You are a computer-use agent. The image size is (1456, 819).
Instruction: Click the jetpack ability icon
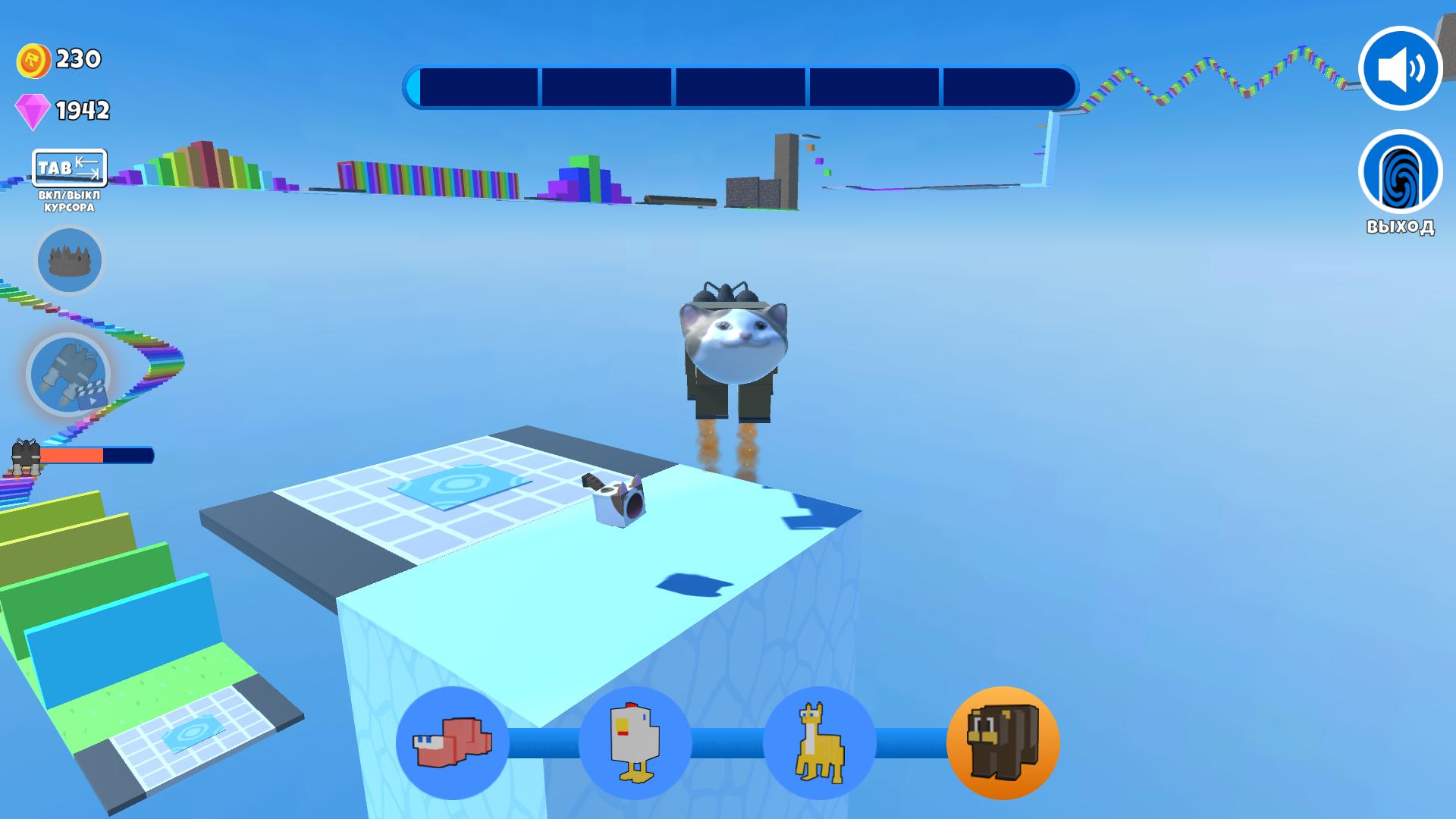tap(69, 373)
